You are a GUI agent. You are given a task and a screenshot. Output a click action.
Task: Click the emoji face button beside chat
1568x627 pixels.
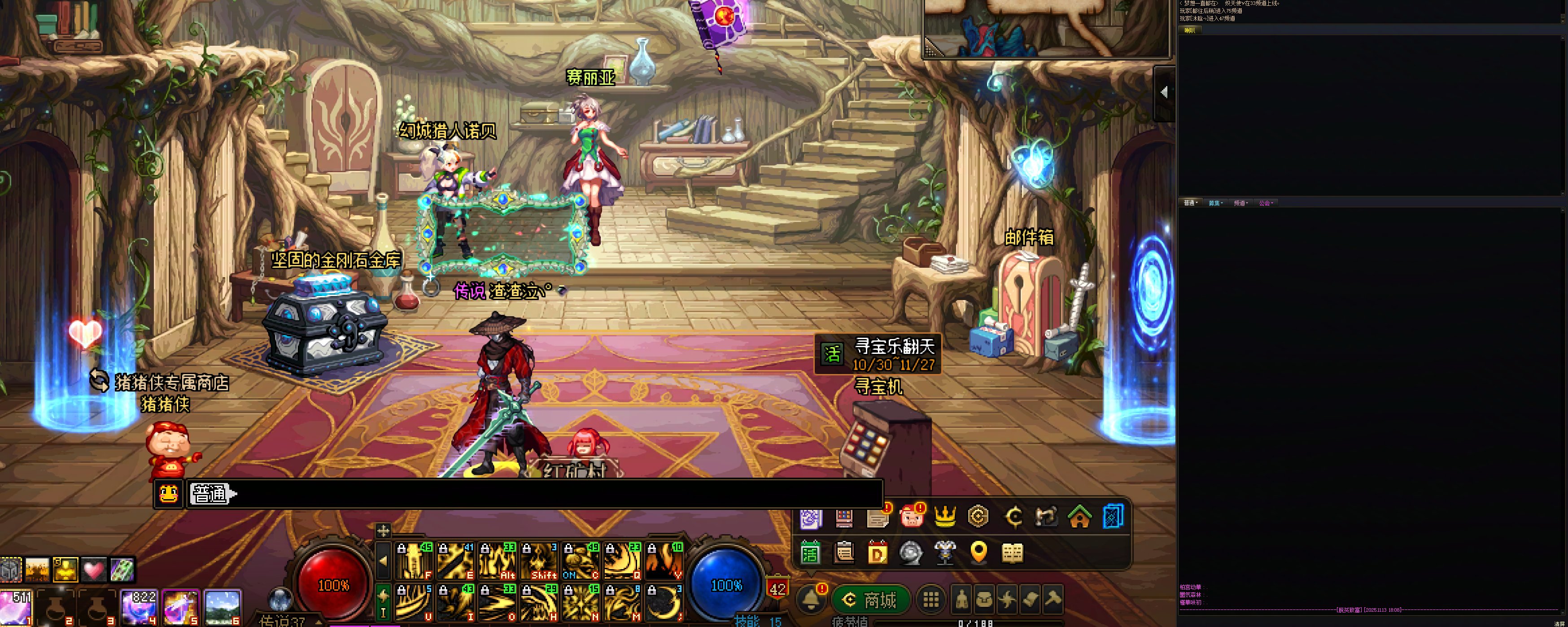coord(169,493)
